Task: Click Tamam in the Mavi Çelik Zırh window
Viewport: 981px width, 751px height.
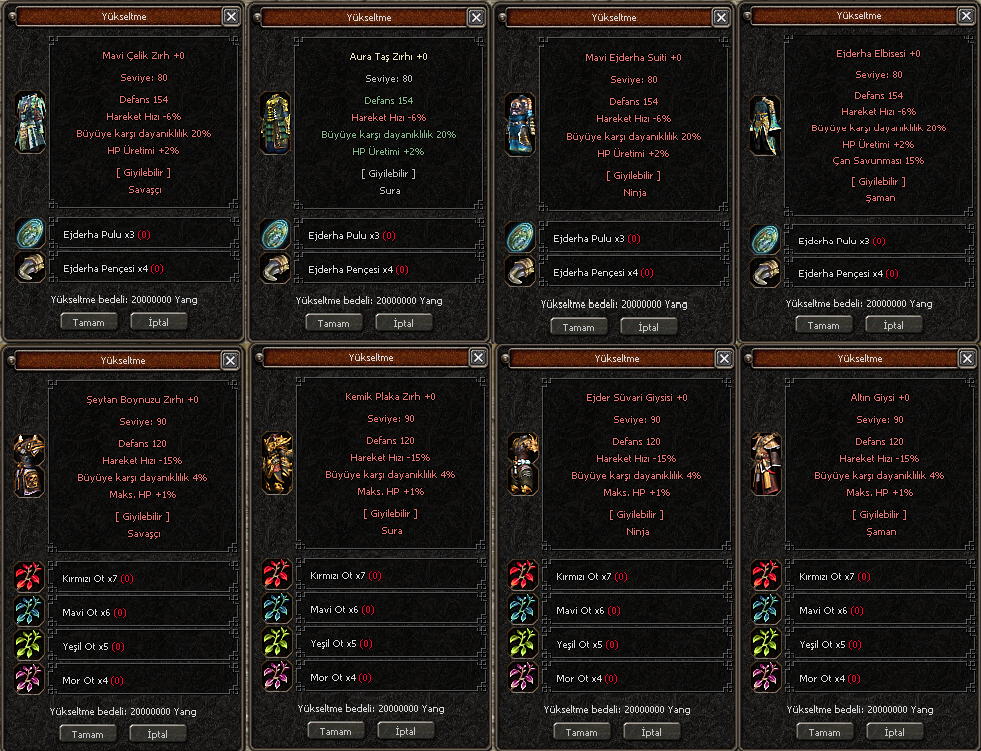Action: click(x=89, y=322)
